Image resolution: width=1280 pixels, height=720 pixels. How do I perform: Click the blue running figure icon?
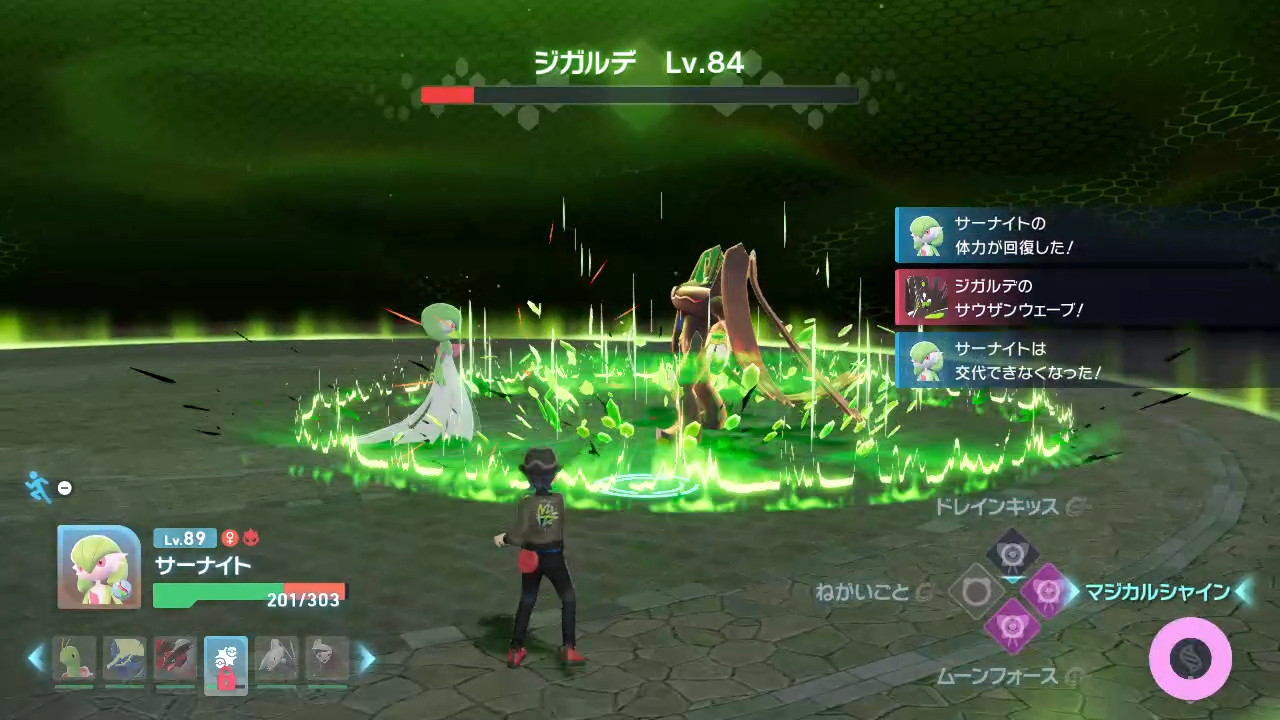pyautogui.click(x=38, y=487)
